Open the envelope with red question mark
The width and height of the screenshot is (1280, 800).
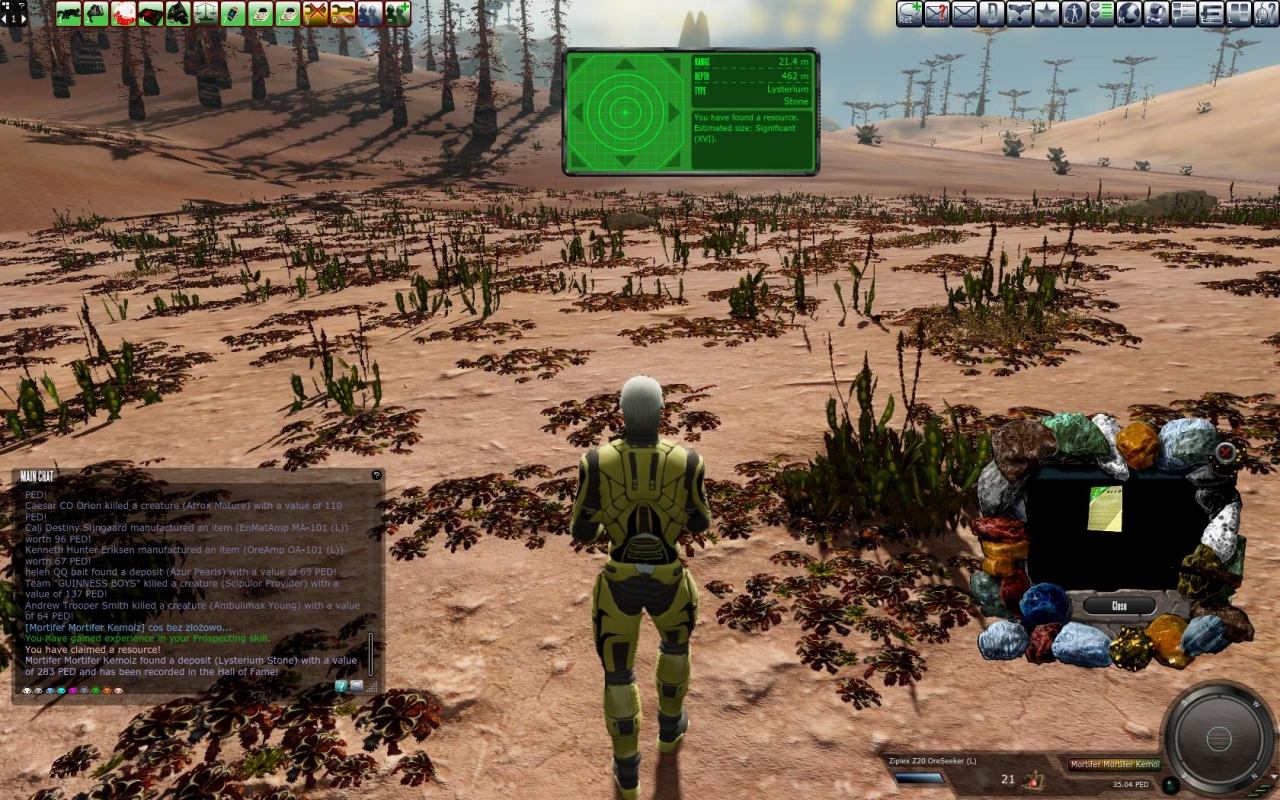(x=937, y=13)
